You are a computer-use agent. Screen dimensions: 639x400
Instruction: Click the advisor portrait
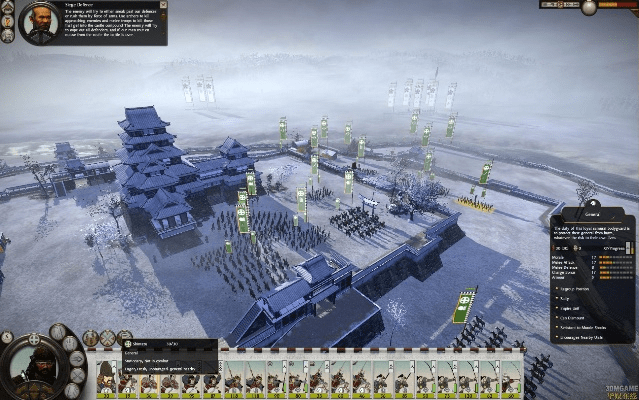[x=38, y=22]
